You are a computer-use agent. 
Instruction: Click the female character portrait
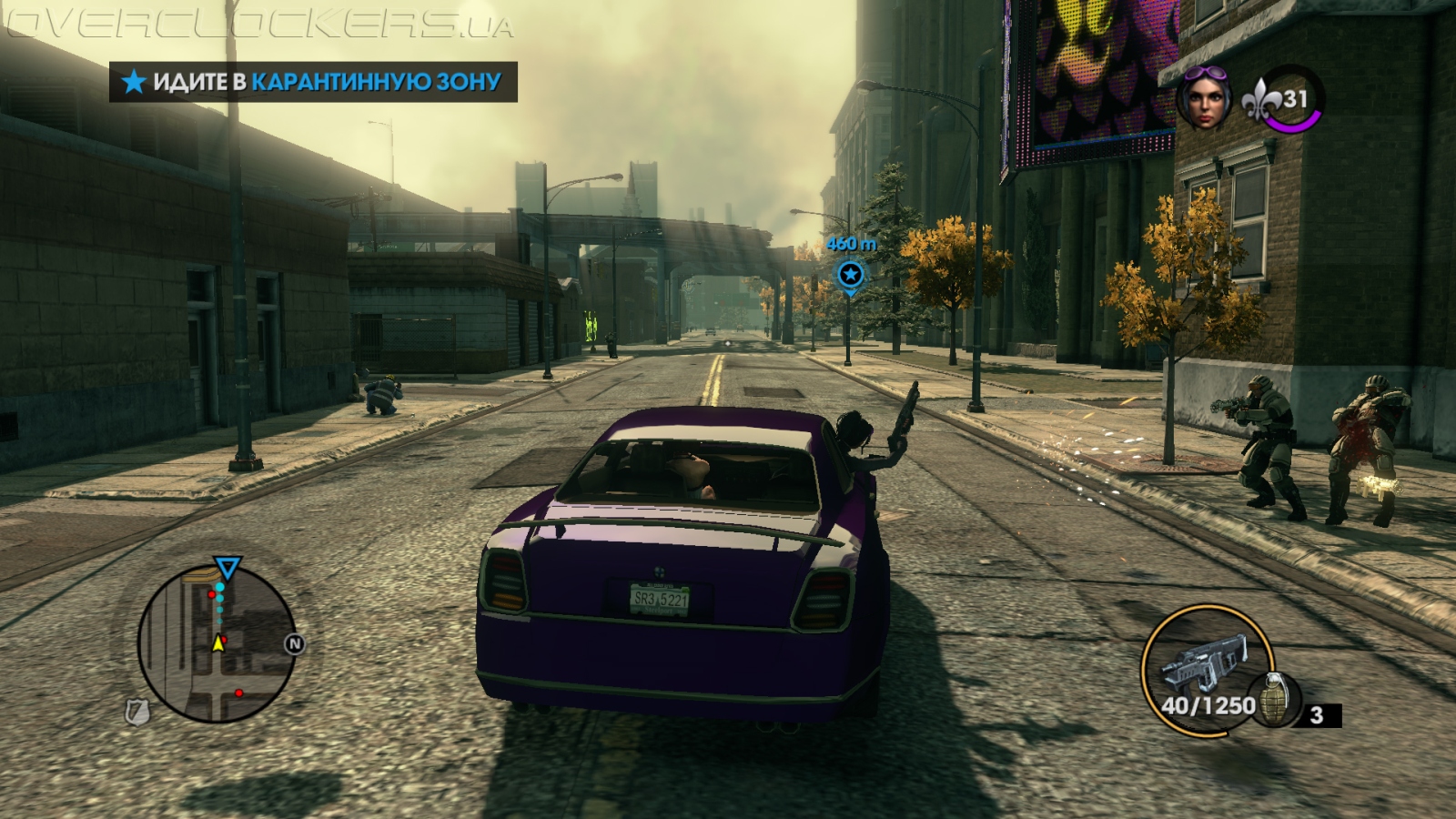click(x=1204, y=98)
